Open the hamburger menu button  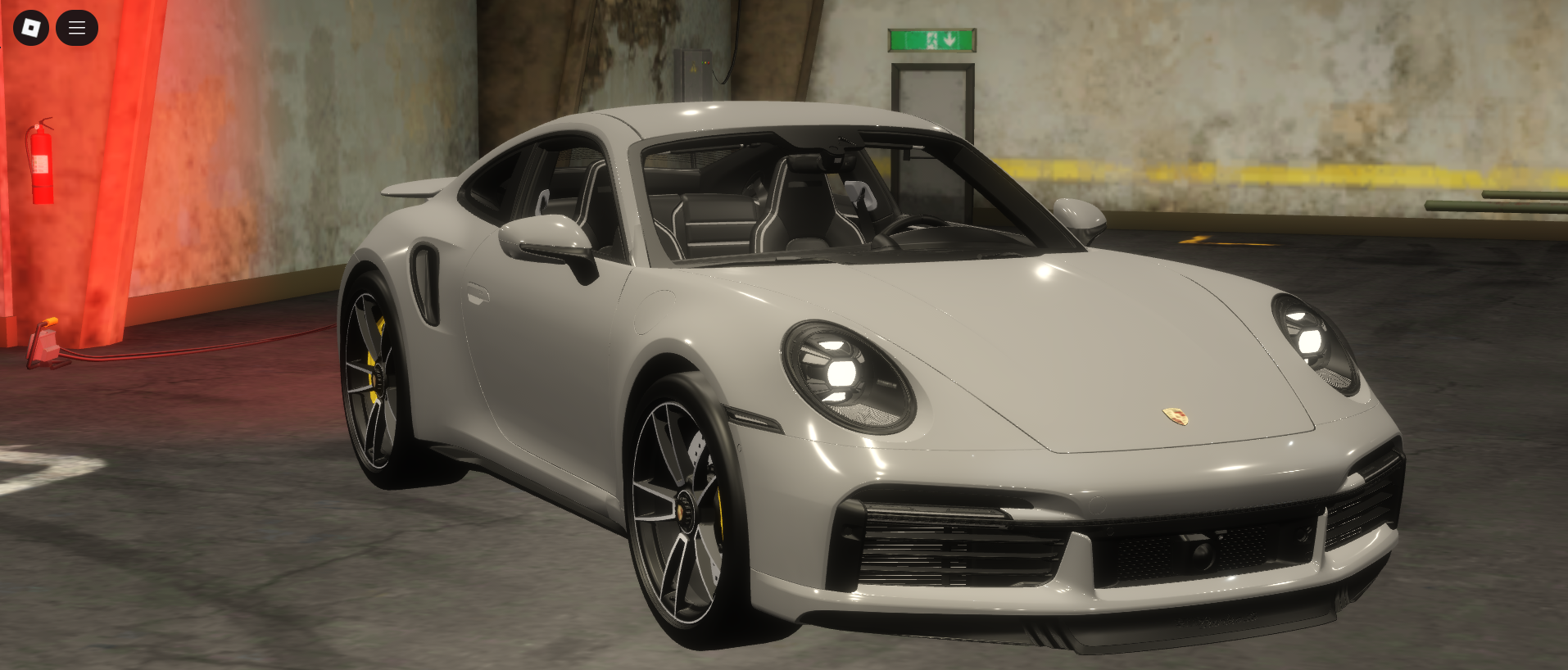coord(77,28)
